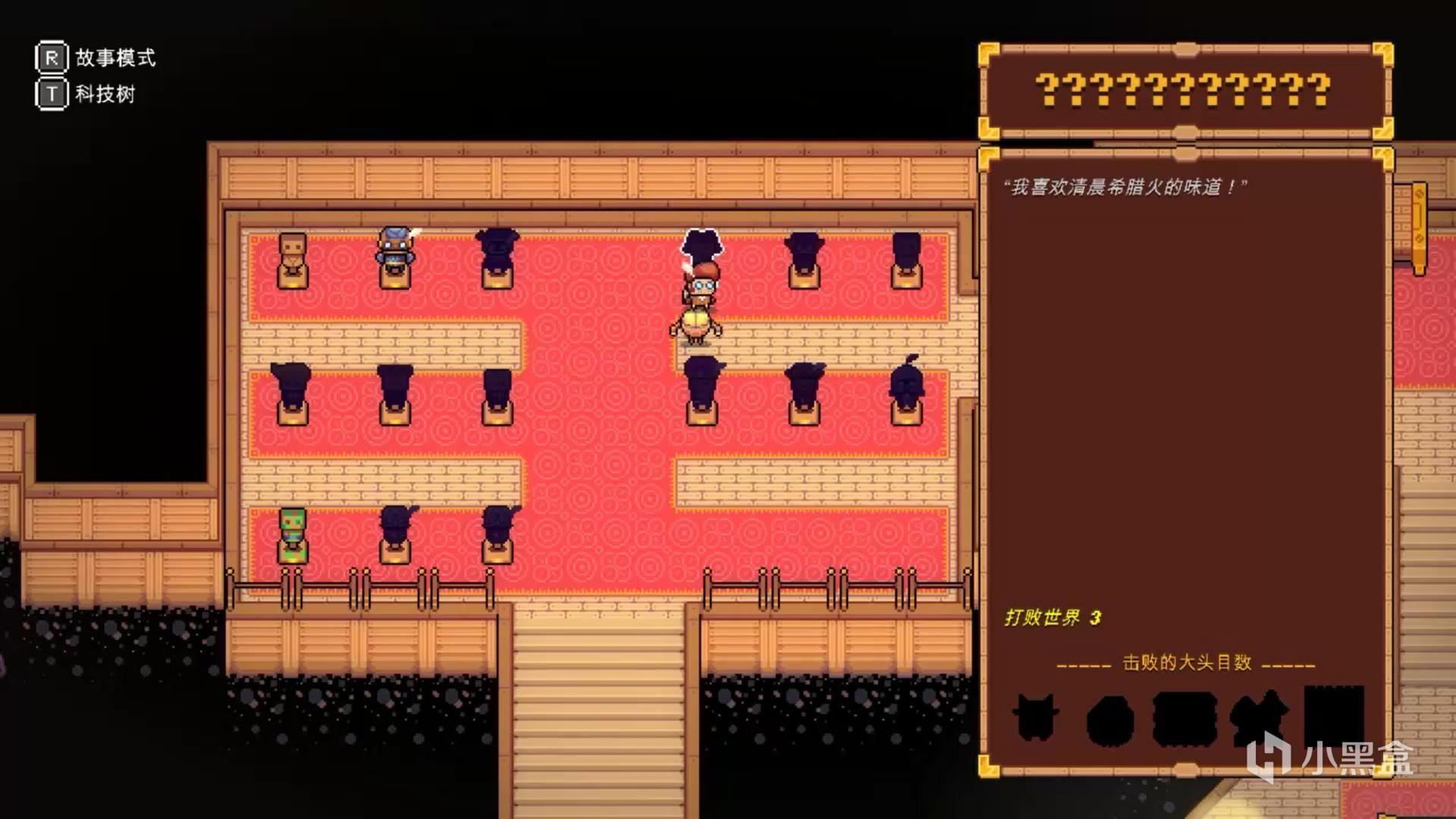Image resolution: width=1456 pixels, height=819 pixels.
Task: Select the shadowed statue in middle-left row
Action: pyautogui.click(x=292, y=391)
